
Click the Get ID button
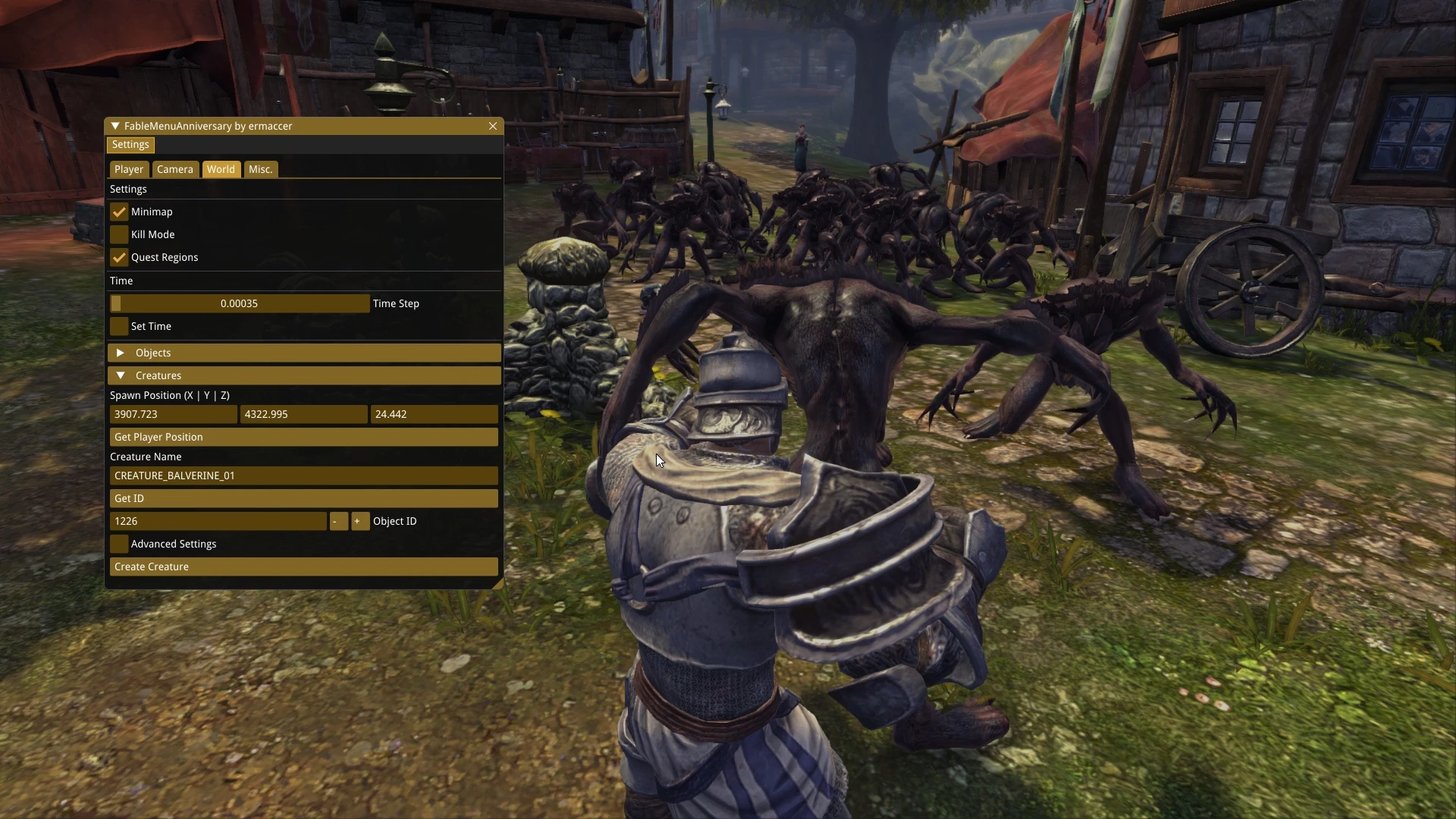pos(303,498)
